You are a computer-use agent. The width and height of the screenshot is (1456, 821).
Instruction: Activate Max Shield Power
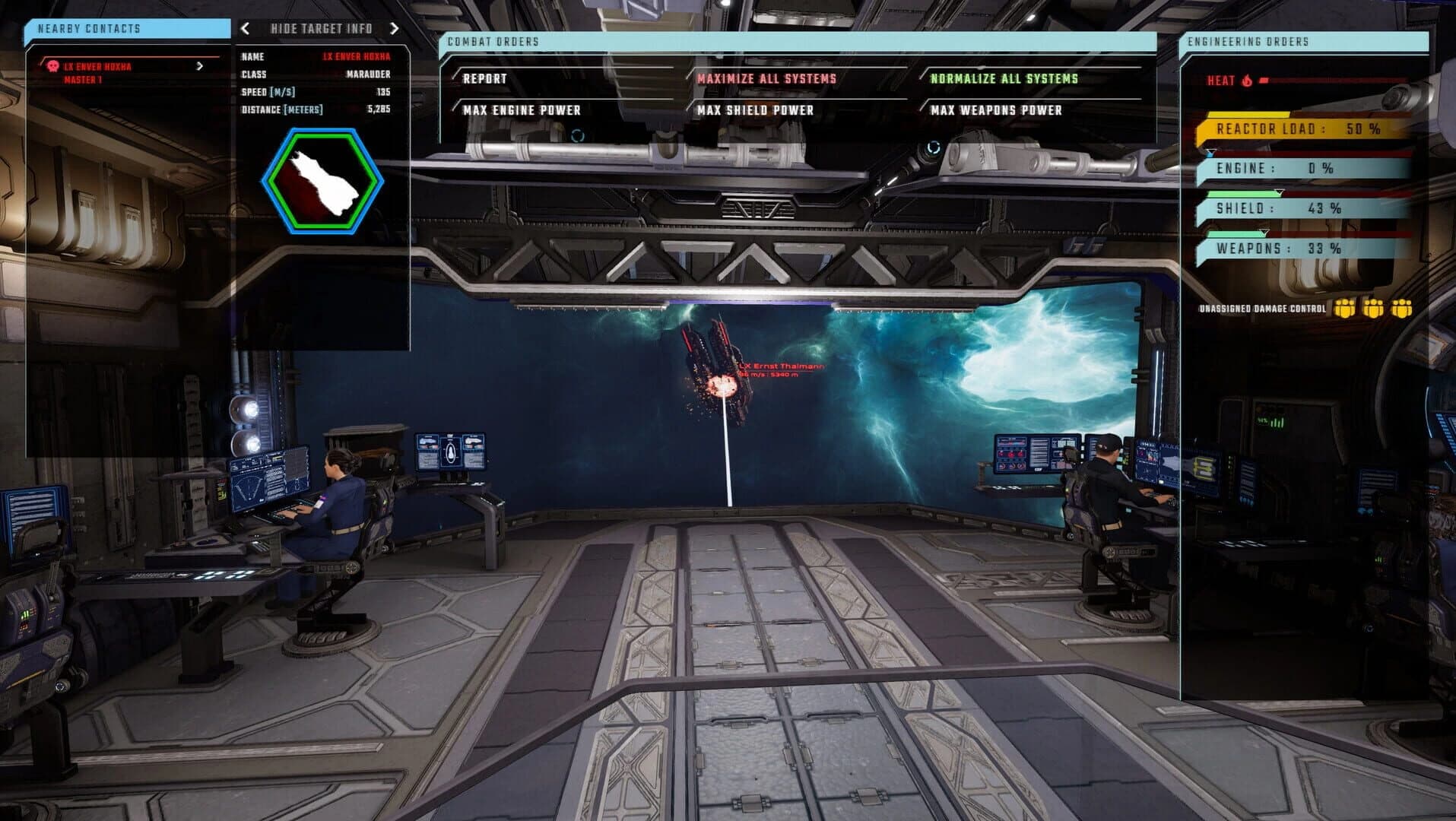click(753, 109)
